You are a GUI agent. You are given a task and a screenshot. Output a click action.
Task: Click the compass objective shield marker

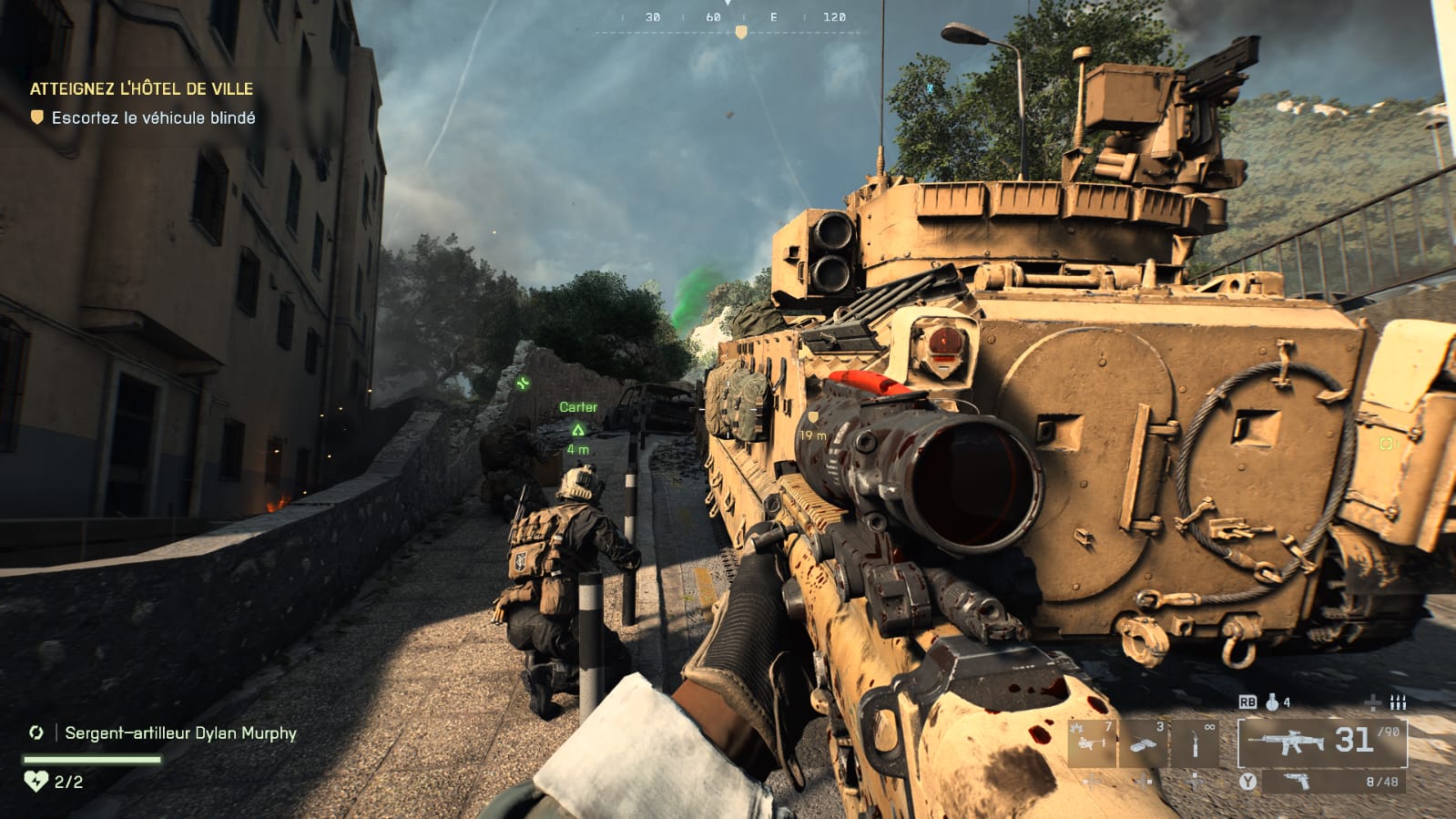pos(741,33)
